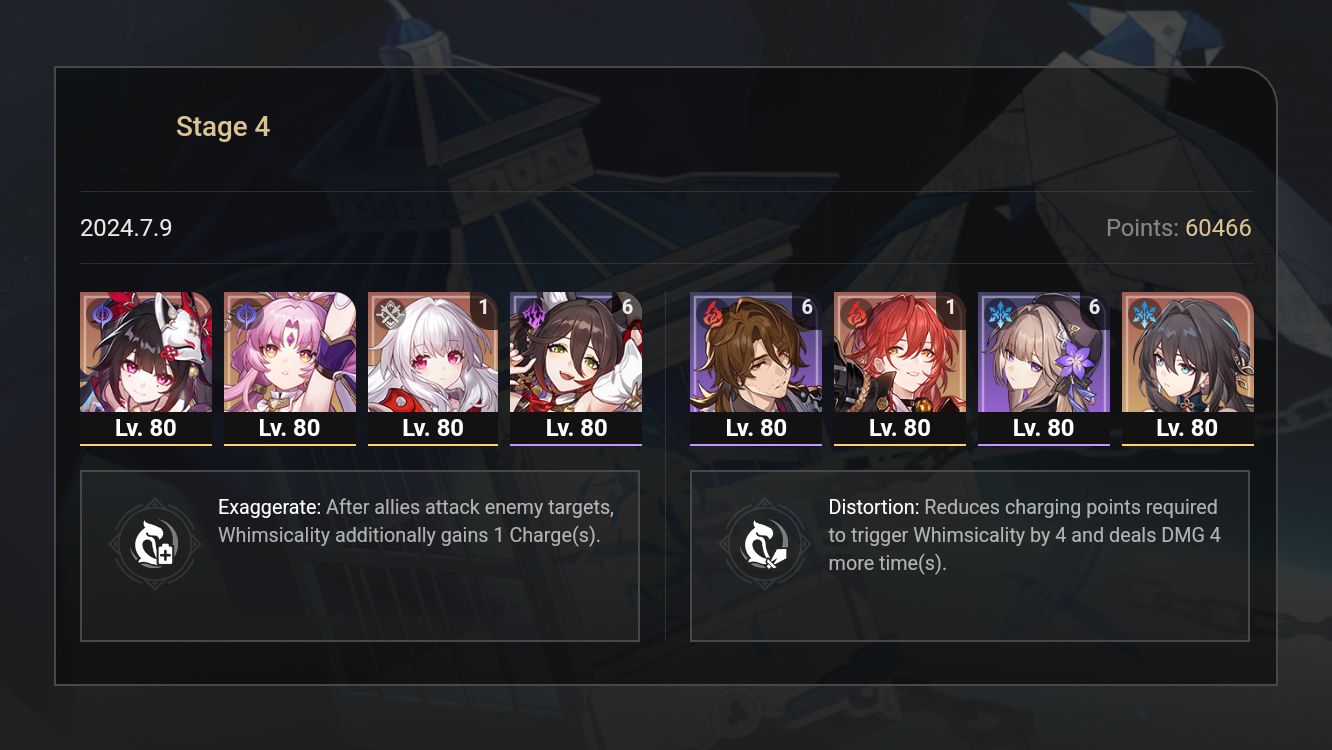Click the Exaggerate Whimsicality effect icon

155,543
